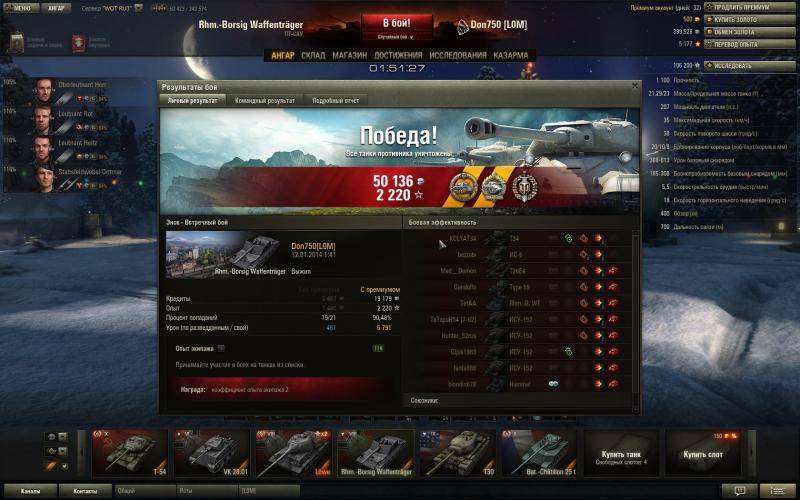
Task: Open the Исследования section
Action: coord(459,55)
